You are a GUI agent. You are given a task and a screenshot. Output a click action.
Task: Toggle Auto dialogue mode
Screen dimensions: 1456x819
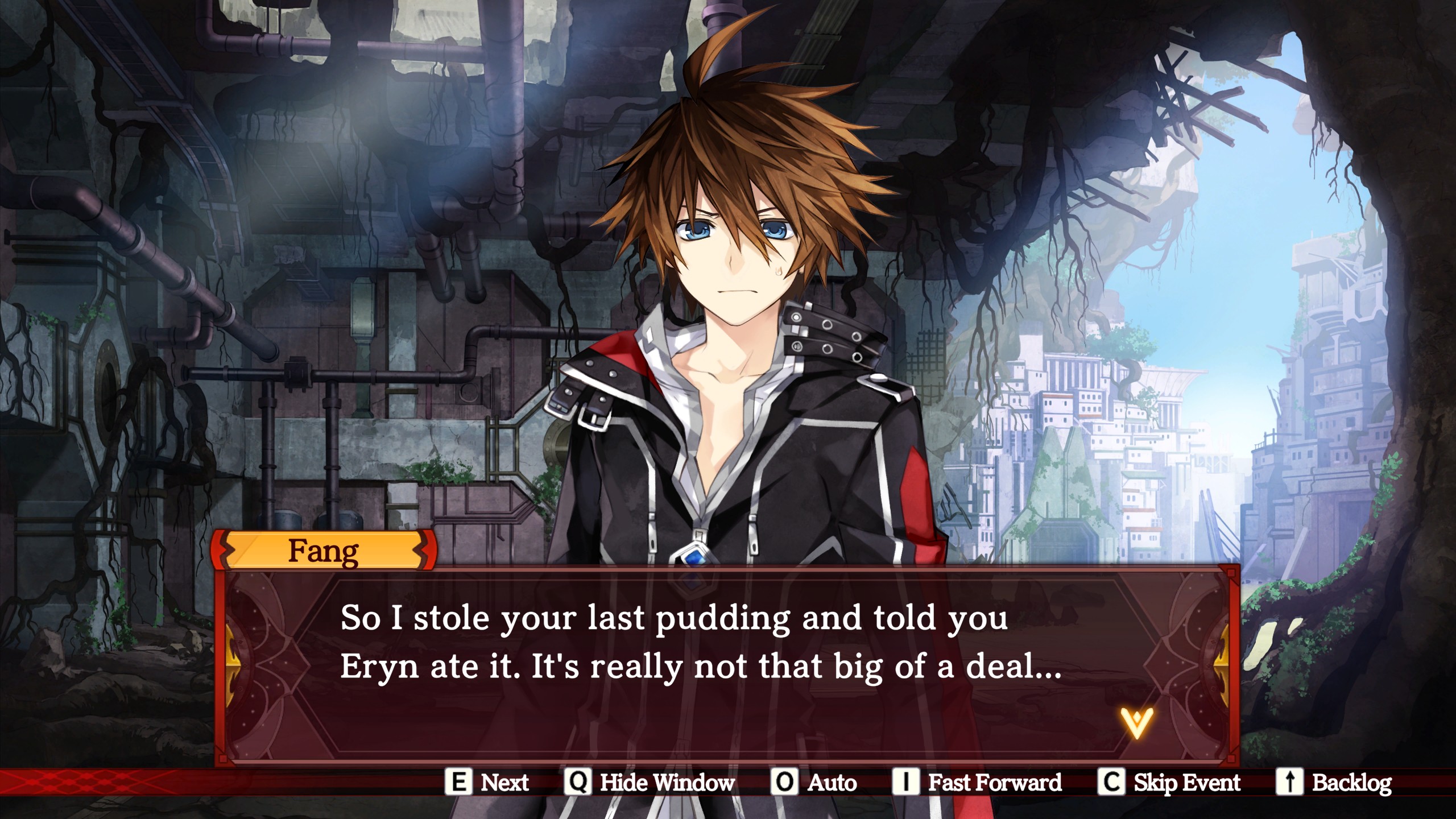[814, 783]
